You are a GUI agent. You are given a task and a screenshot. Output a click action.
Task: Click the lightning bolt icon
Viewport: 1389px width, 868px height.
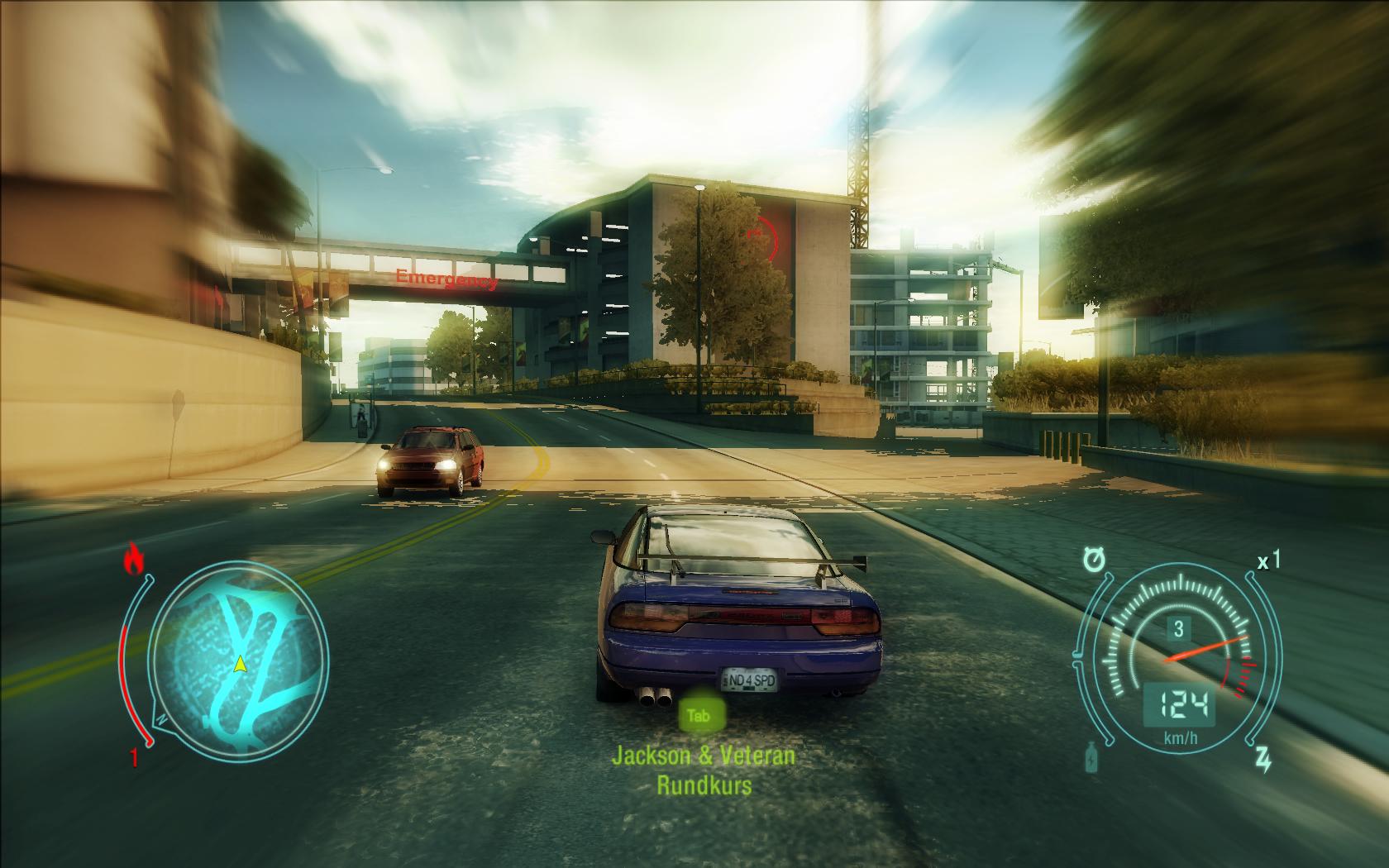point(1263,758)
